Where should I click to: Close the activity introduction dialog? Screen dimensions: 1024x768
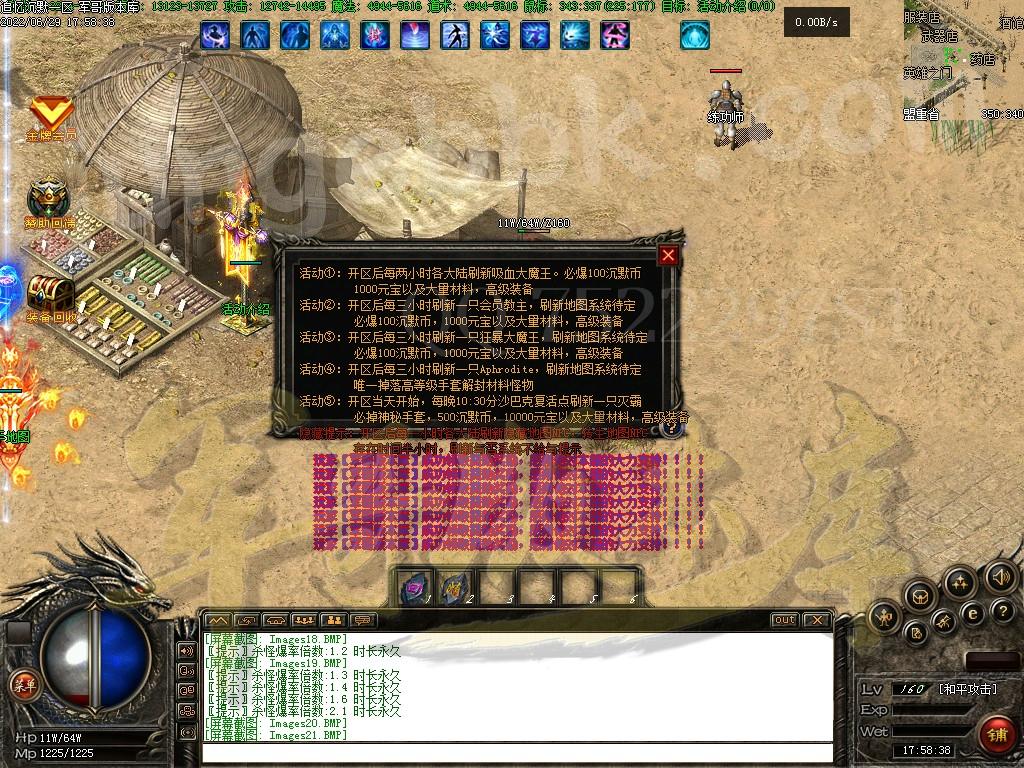tap(668, 255)
